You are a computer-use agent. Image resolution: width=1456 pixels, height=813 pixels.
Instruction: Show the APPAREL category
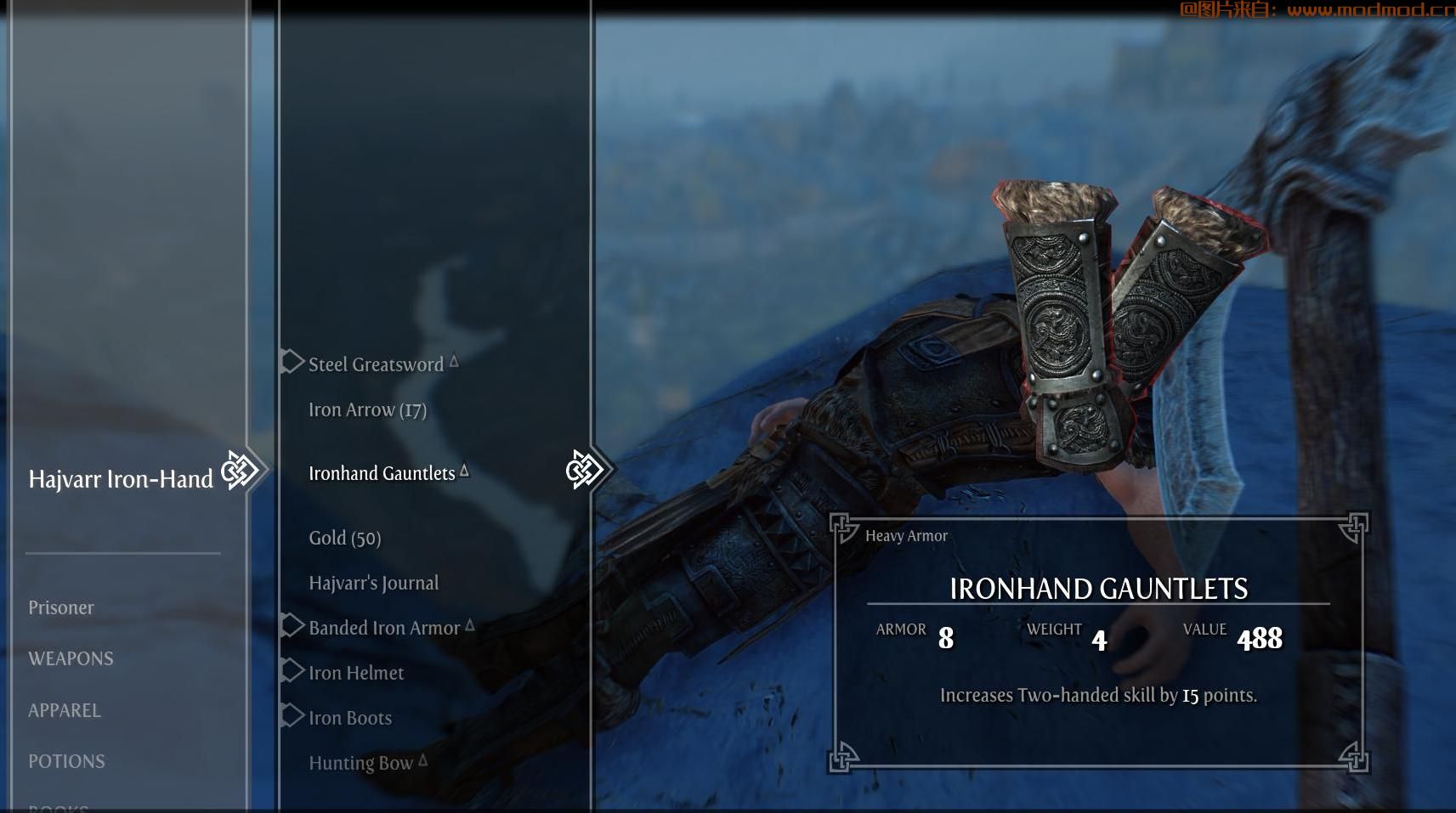coord(65,710)
